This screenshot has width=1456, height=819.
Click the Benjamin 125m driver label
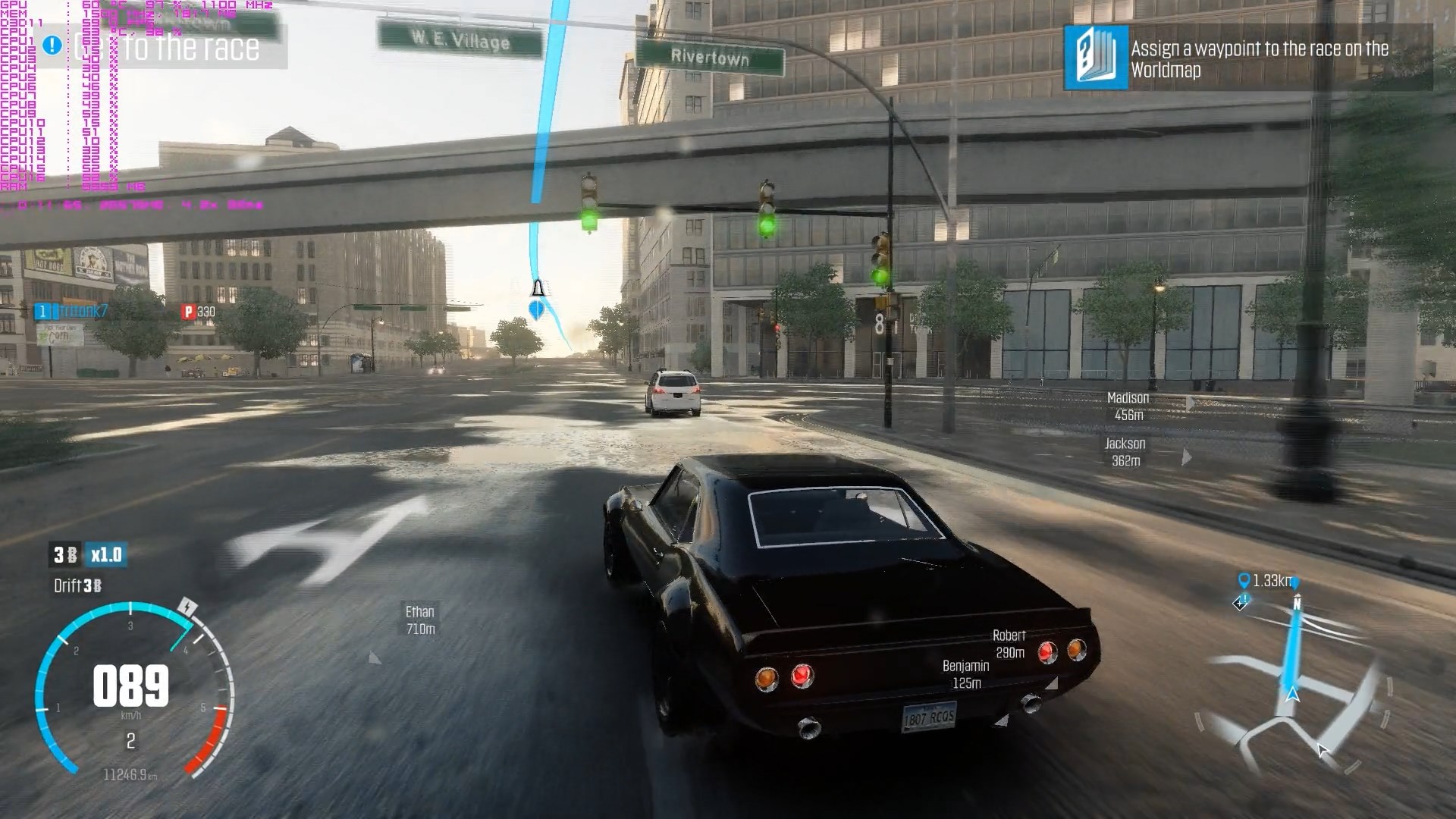pos(965,674)
